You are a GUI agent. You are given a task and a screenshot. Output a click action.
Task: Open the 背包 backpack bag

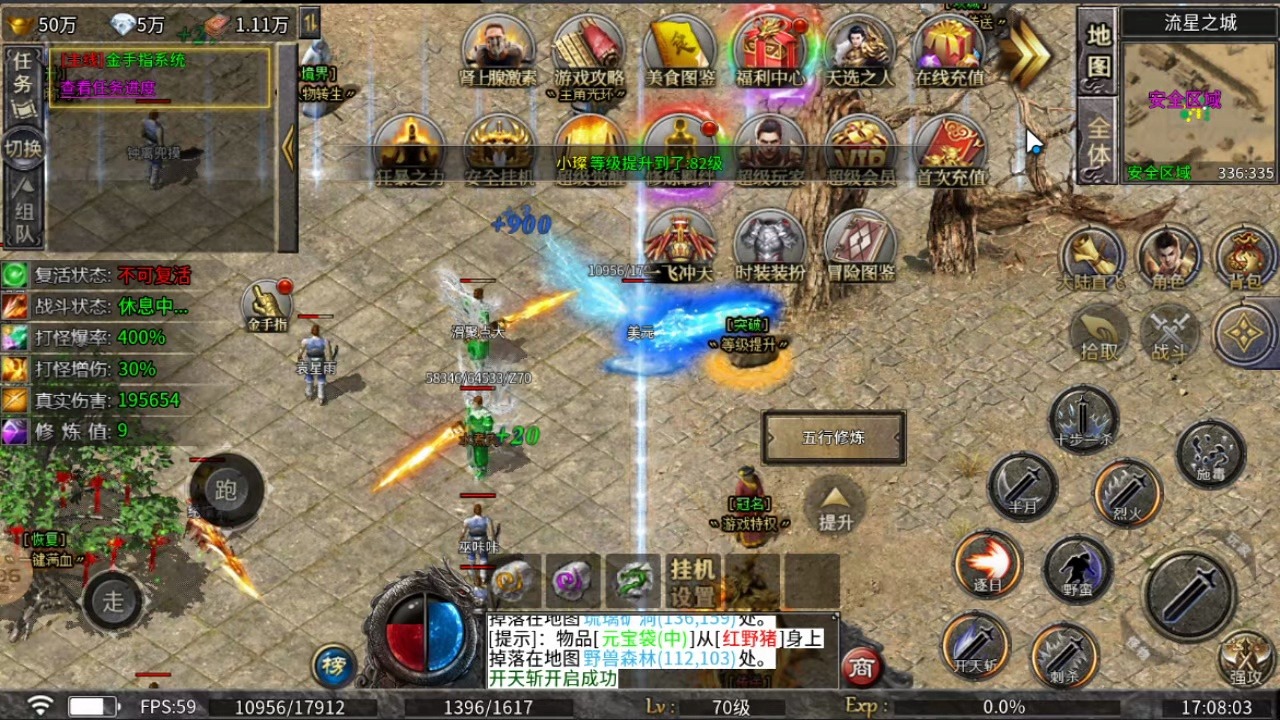[1244, 258]
